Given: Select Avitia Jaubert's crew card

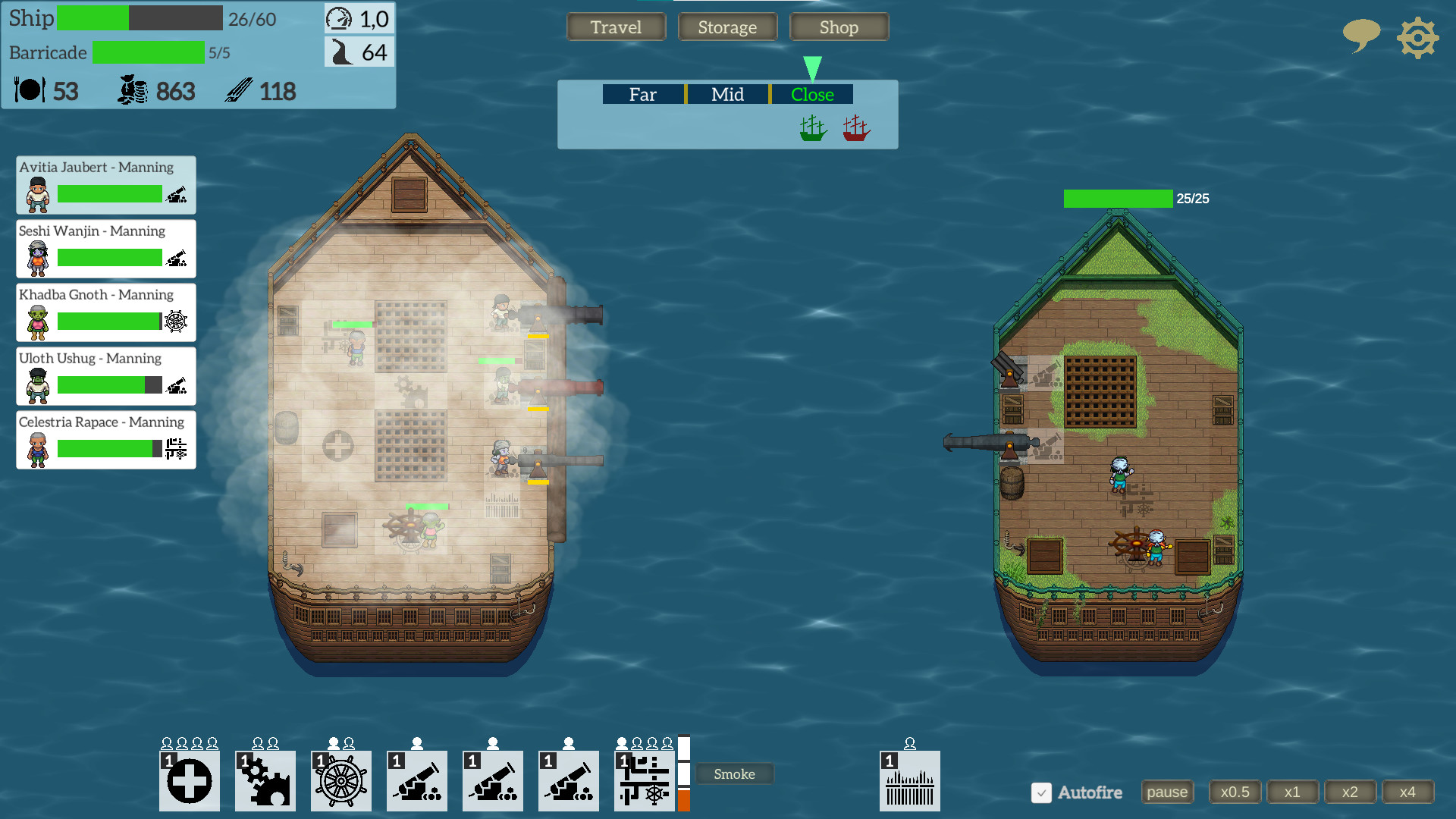Looking at the screenshot, I should (x=105, y=184).
